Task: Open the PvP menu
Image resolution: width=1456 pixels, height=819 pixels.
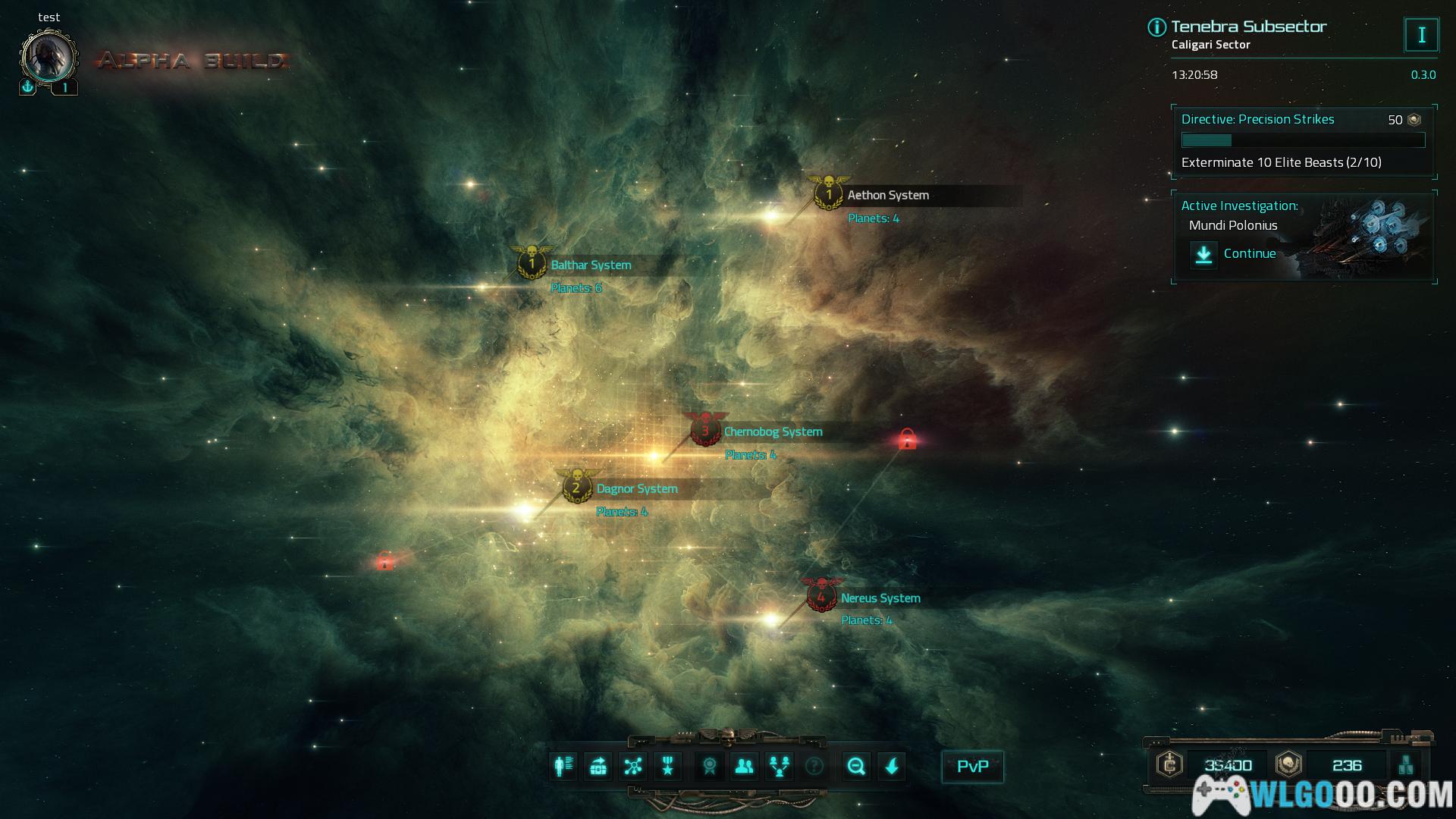Action: click(x=972, y=767)
